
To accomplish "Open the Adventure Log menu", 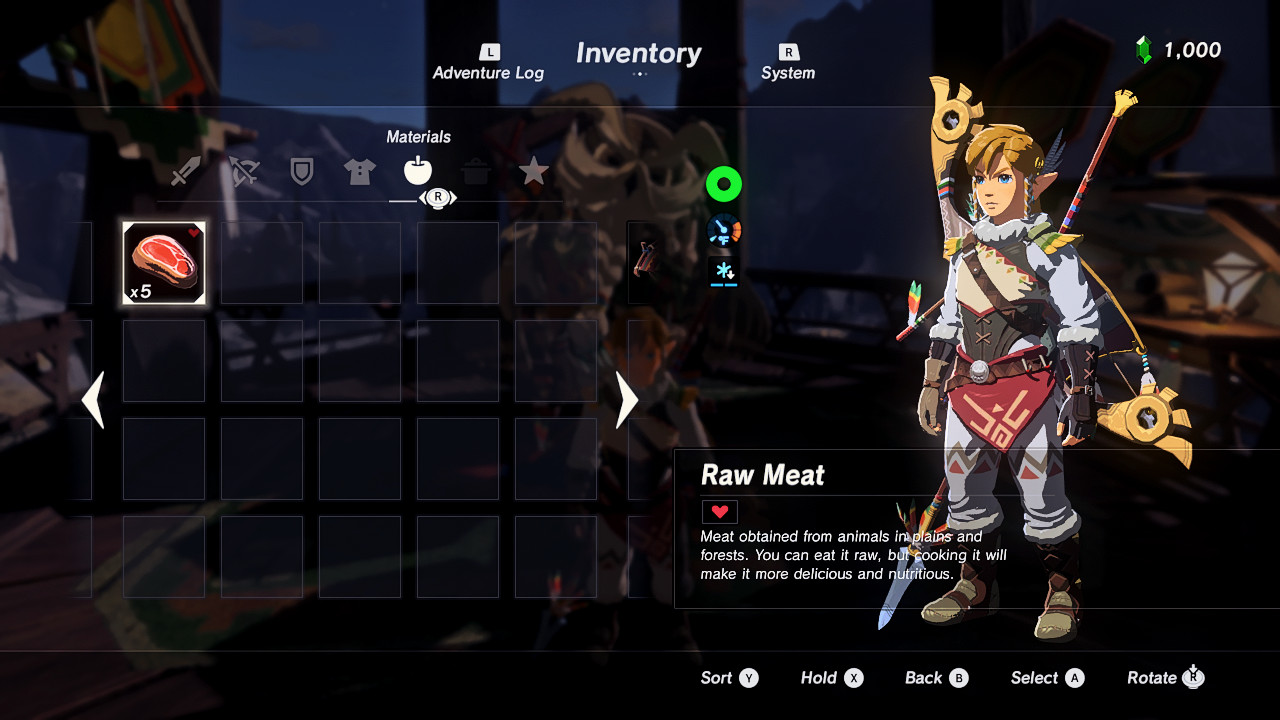I will pos(488,62).
